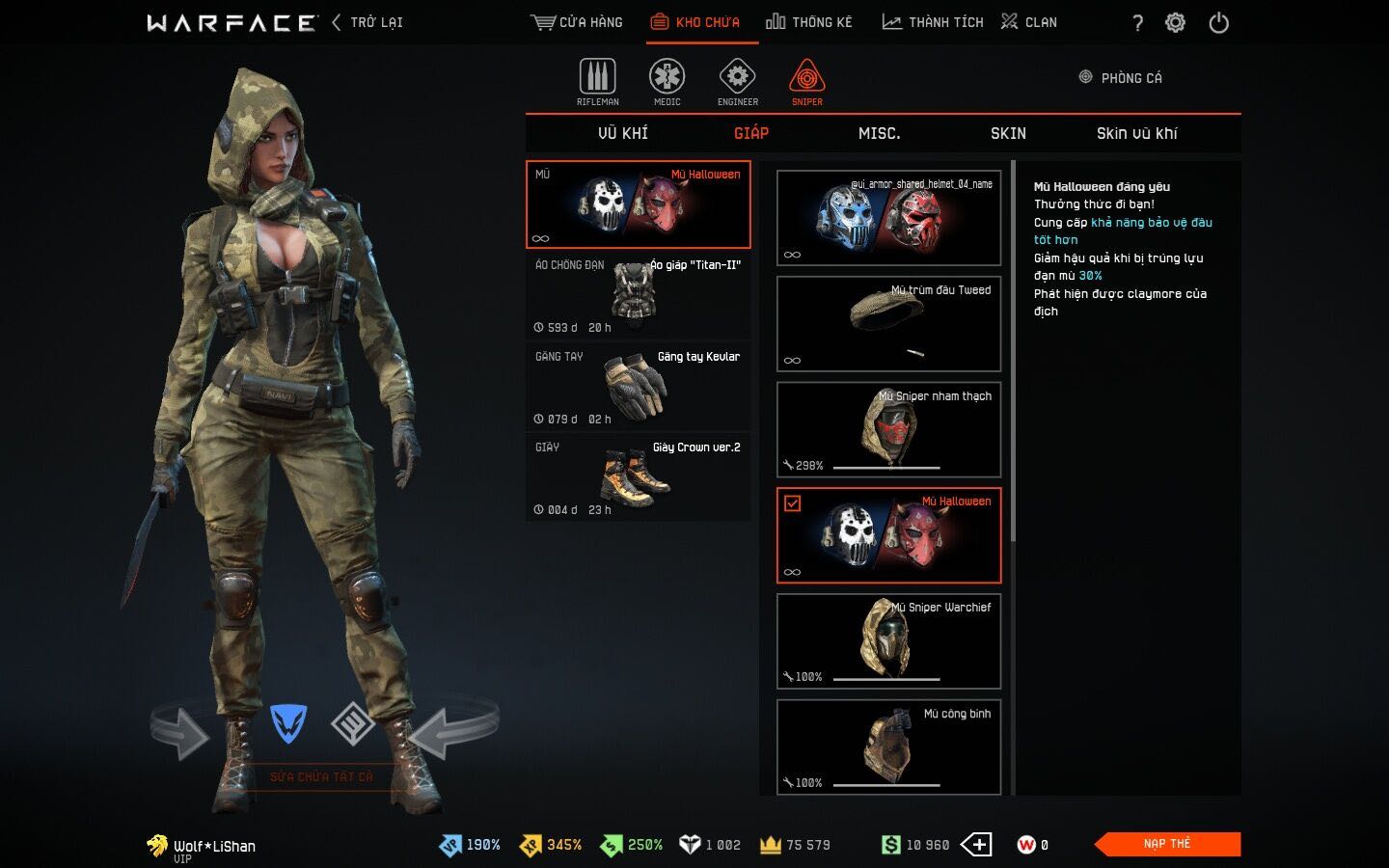Open the THÀNH TÍCH achievements menu

click(x=933, y=22)
